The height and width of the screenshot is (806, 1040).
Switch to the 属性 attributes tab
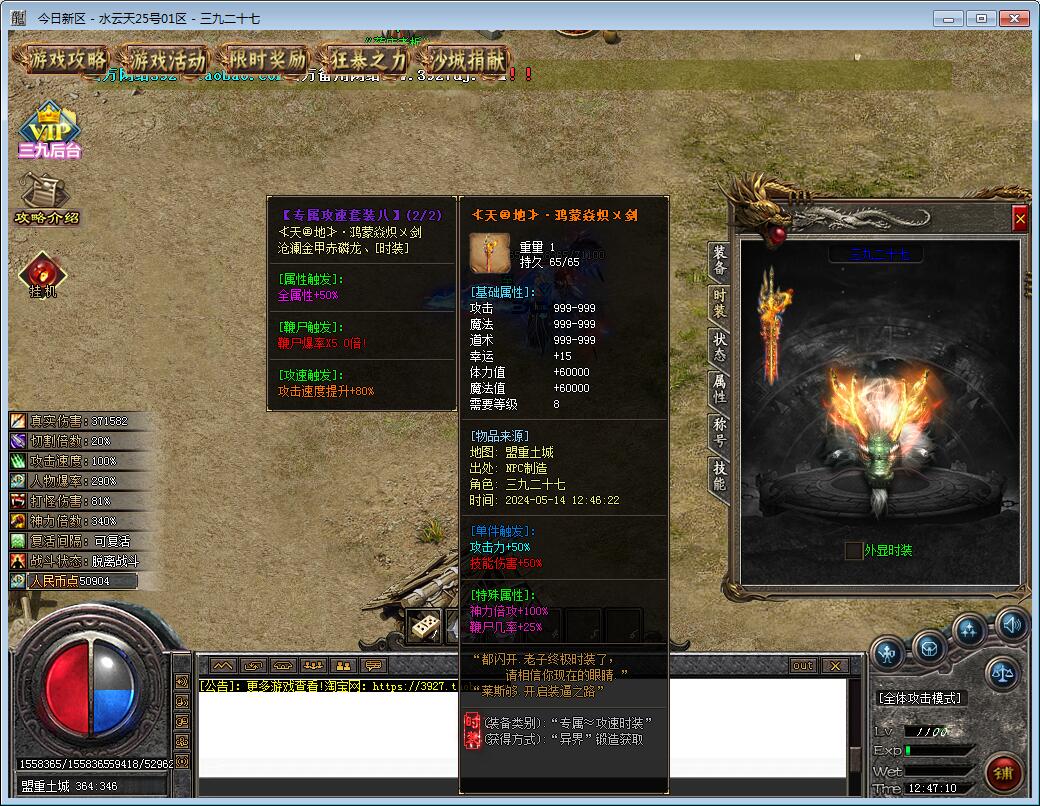(x=719, y=388)
